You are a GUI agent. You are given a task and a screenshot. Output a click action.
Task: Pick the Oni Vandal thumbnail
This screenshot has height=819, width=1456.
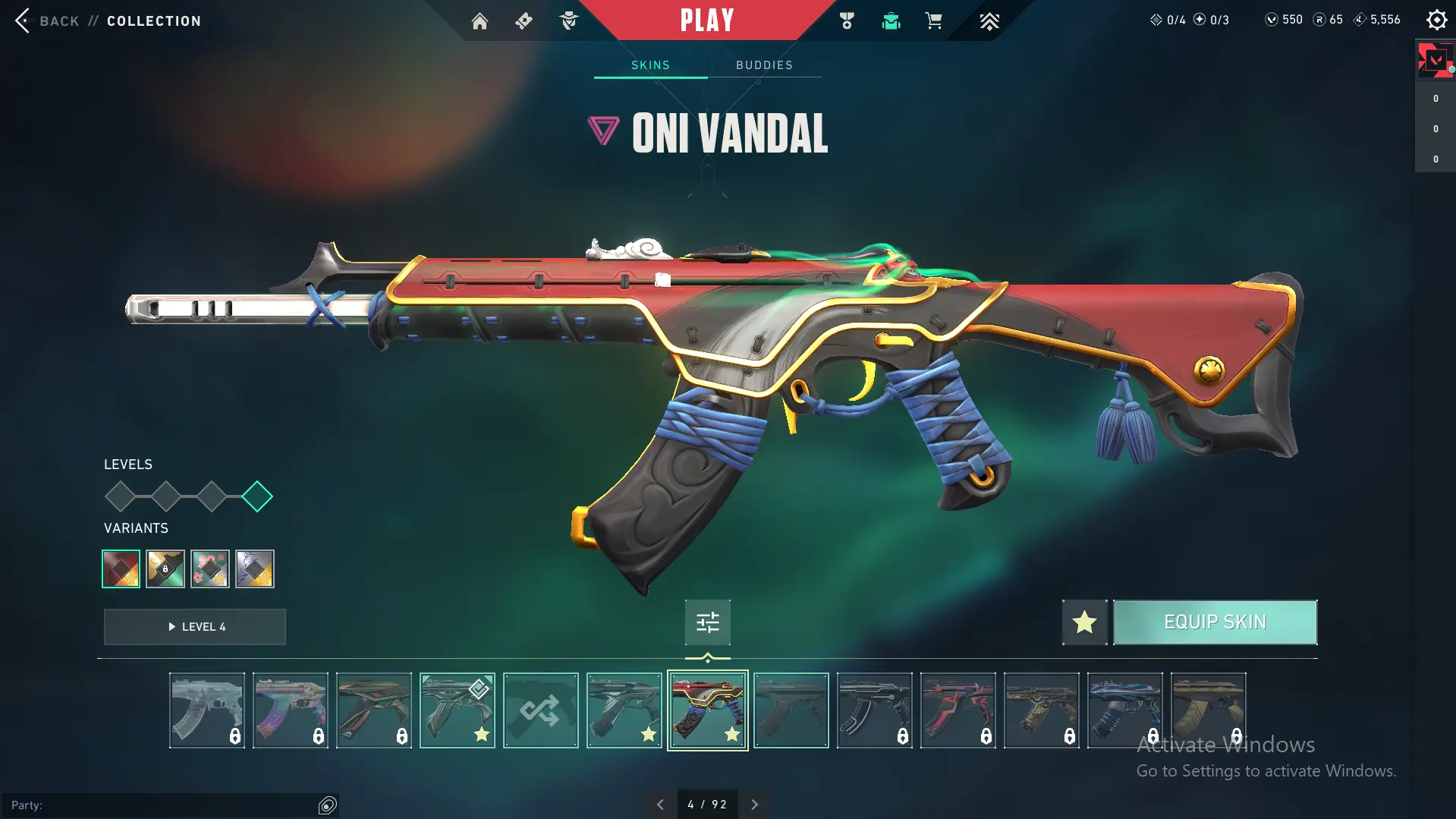tap(707, 710)
